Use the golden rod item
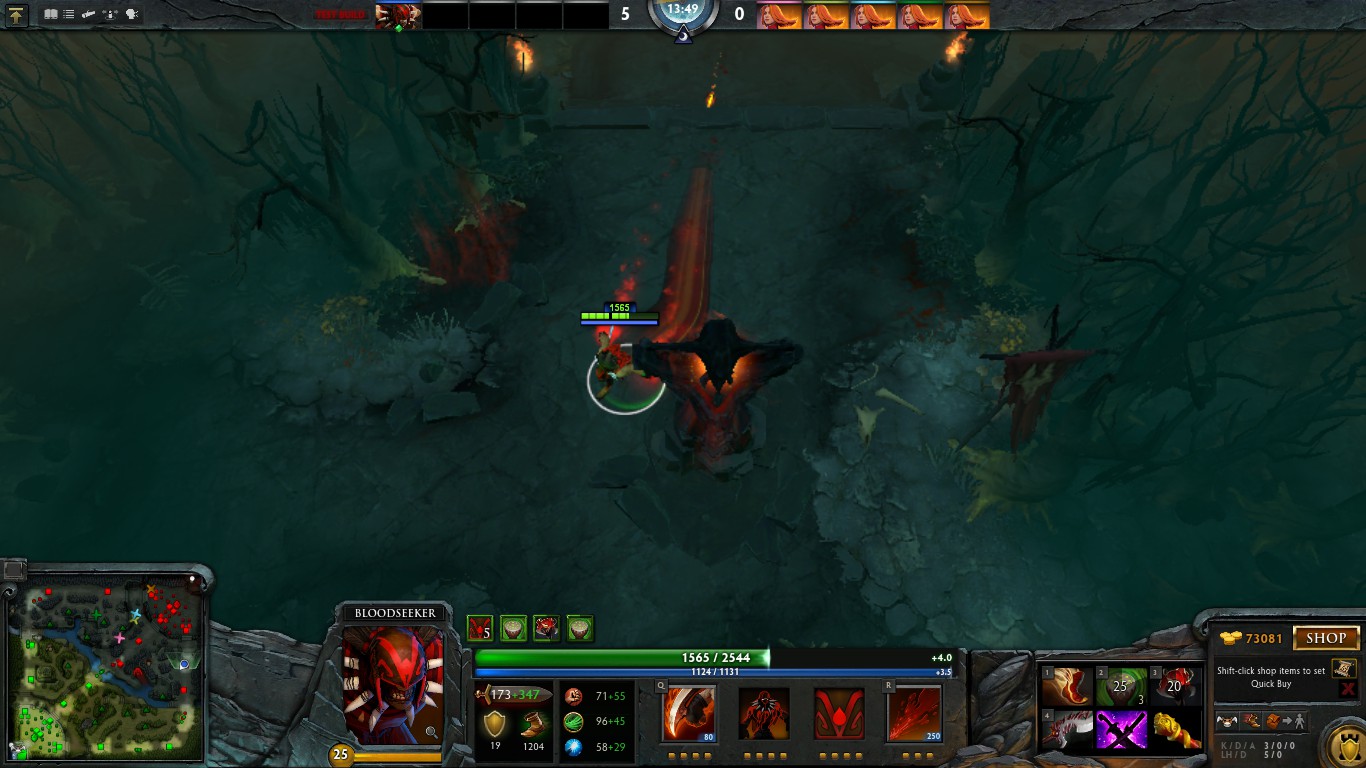 [x=1176, y=730]
